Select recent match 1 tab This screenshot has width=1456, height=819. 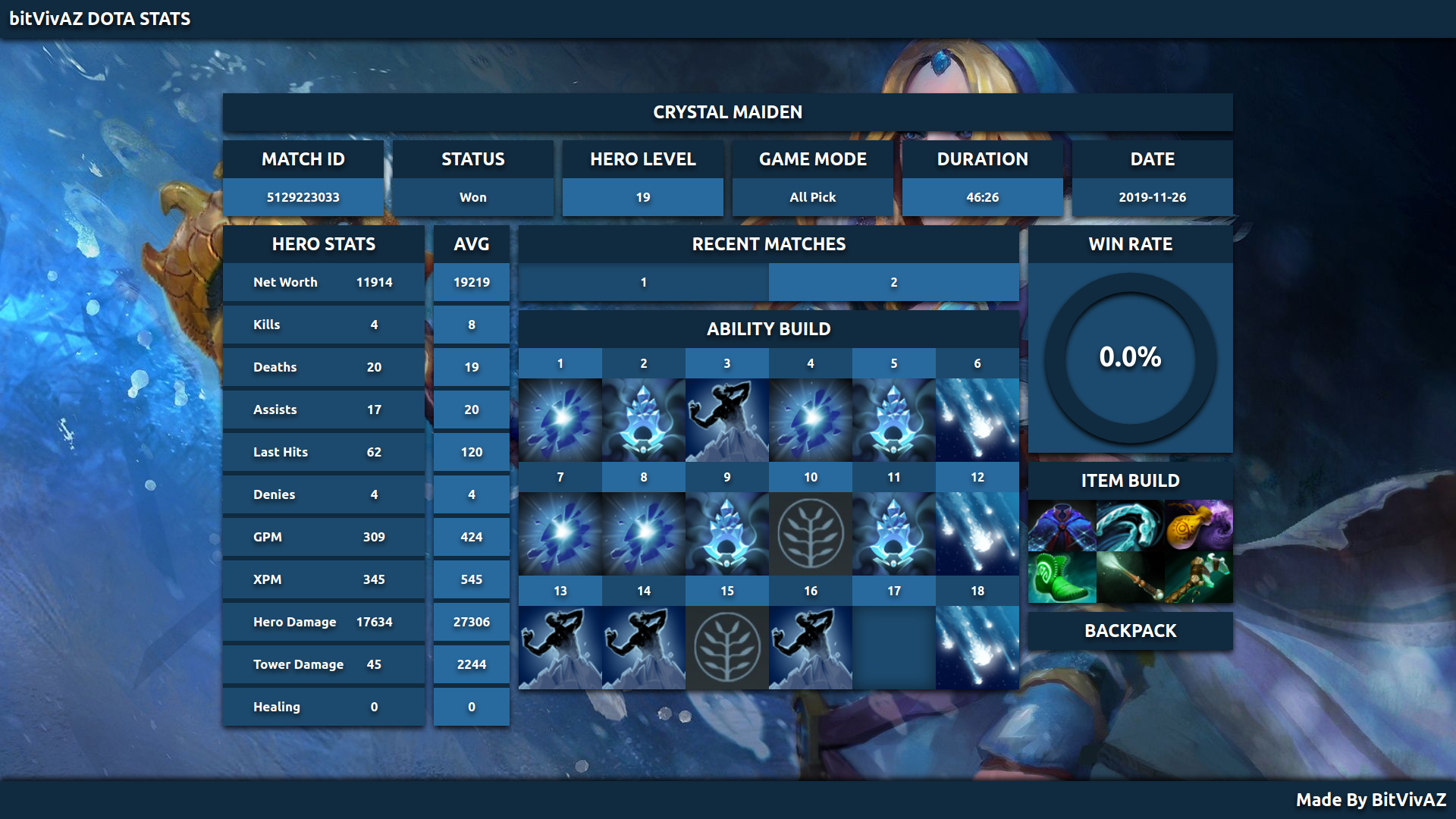coord(643,282)
